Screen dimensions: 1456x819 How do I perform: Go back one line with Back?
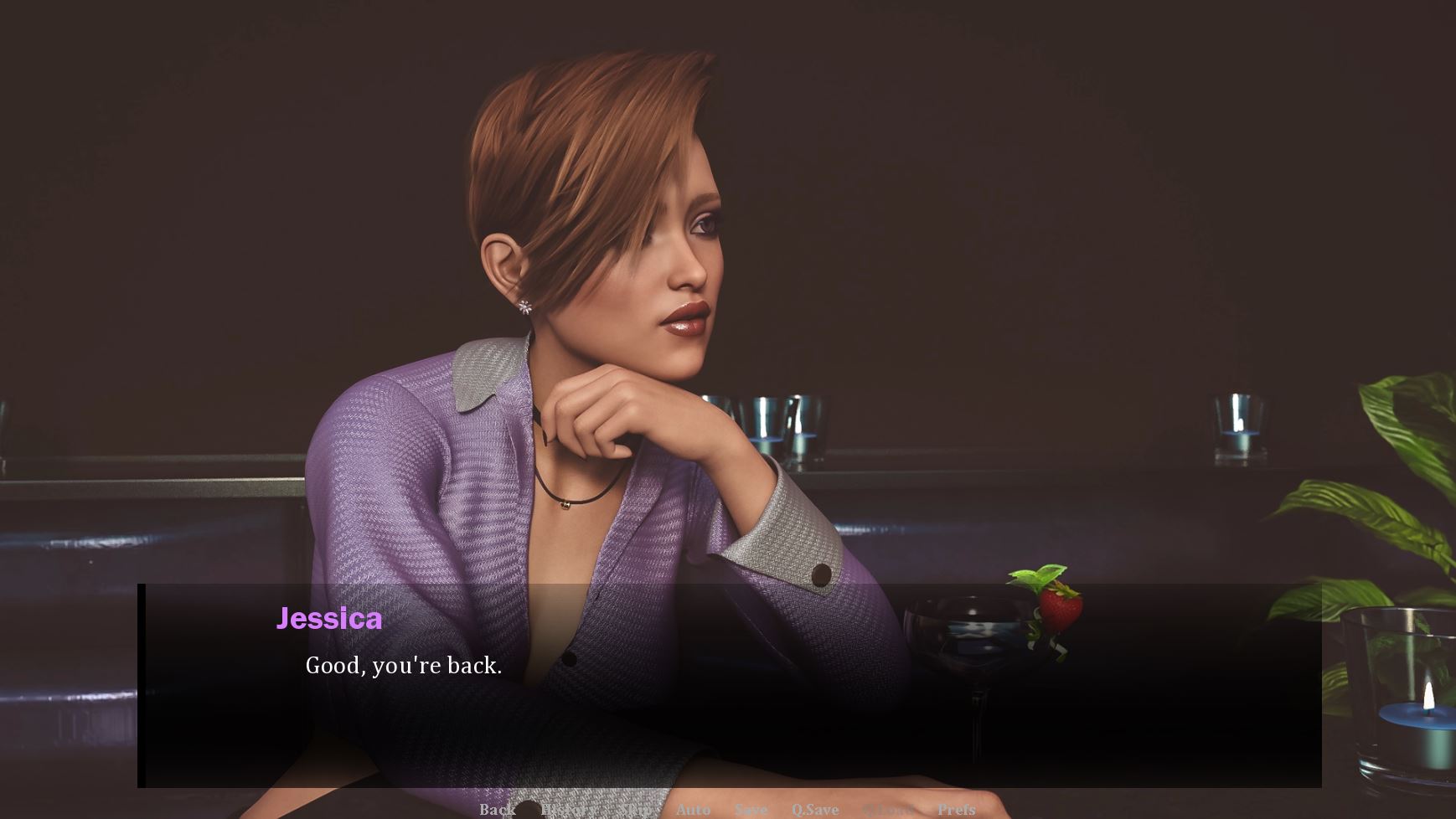click(497, 809)
